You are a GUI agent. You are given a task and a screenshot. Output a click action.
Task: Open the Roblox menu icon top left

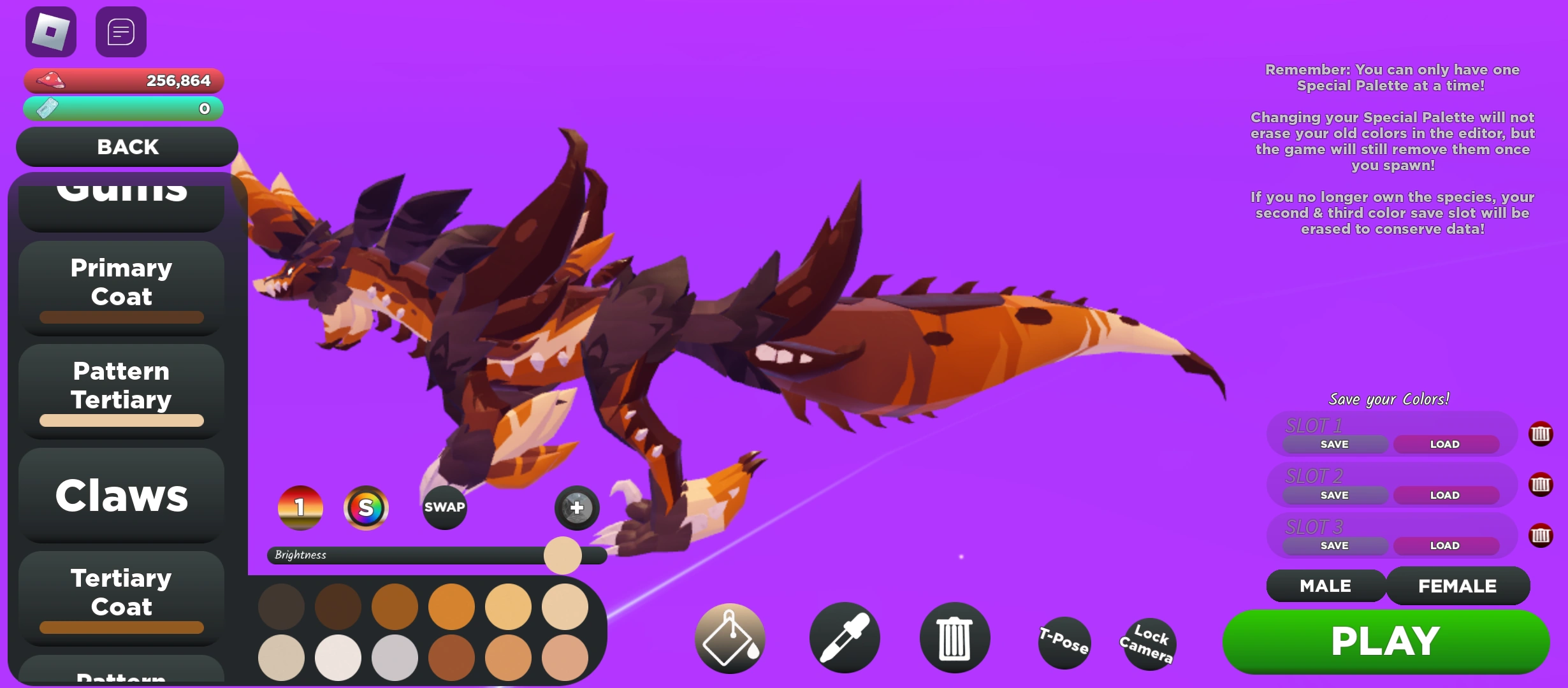(x=50, y=31)
